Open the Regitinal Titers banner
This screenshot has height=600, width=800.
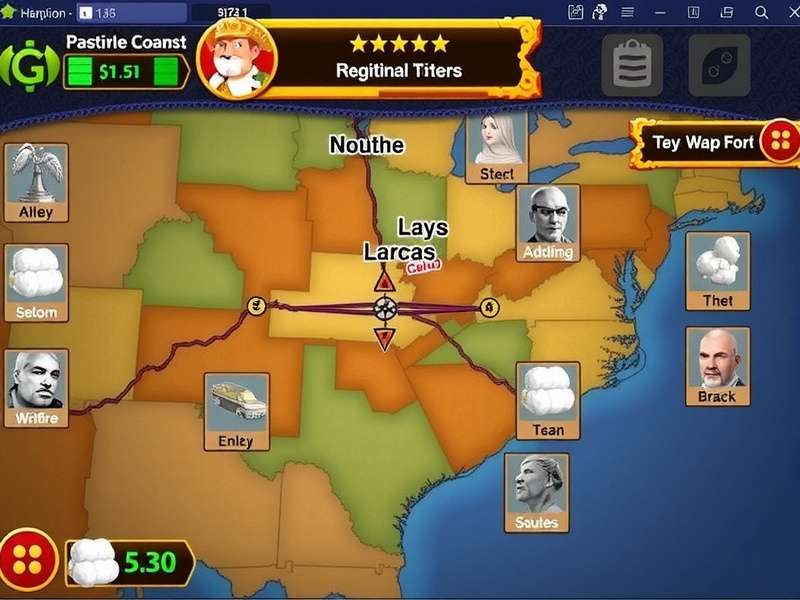[398, 58]
